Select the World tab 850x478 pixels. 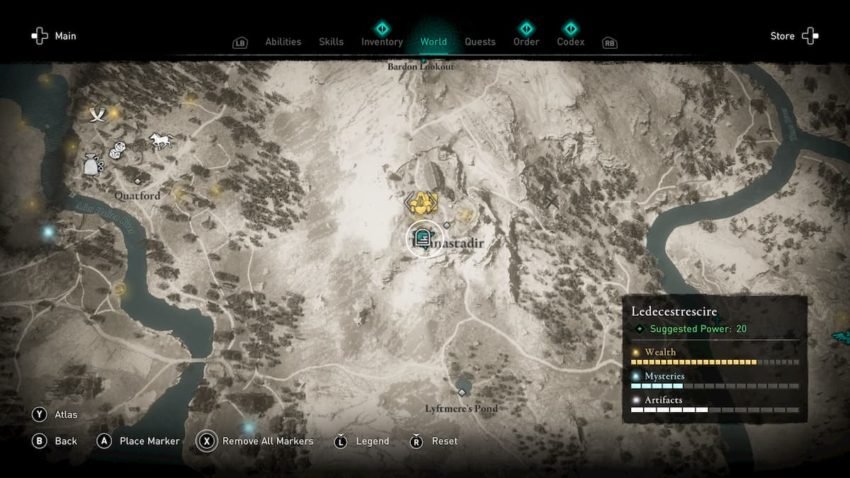coord(434,42)
